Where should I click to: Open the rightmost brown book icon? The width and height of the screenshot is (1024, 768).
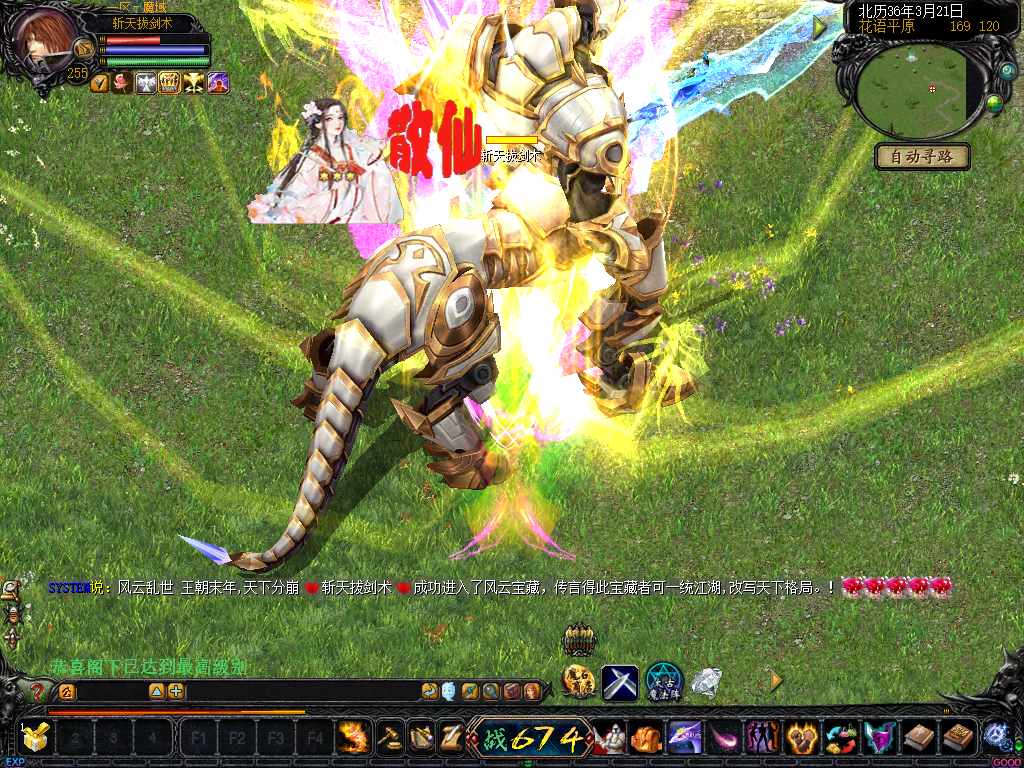coord(958,738)
